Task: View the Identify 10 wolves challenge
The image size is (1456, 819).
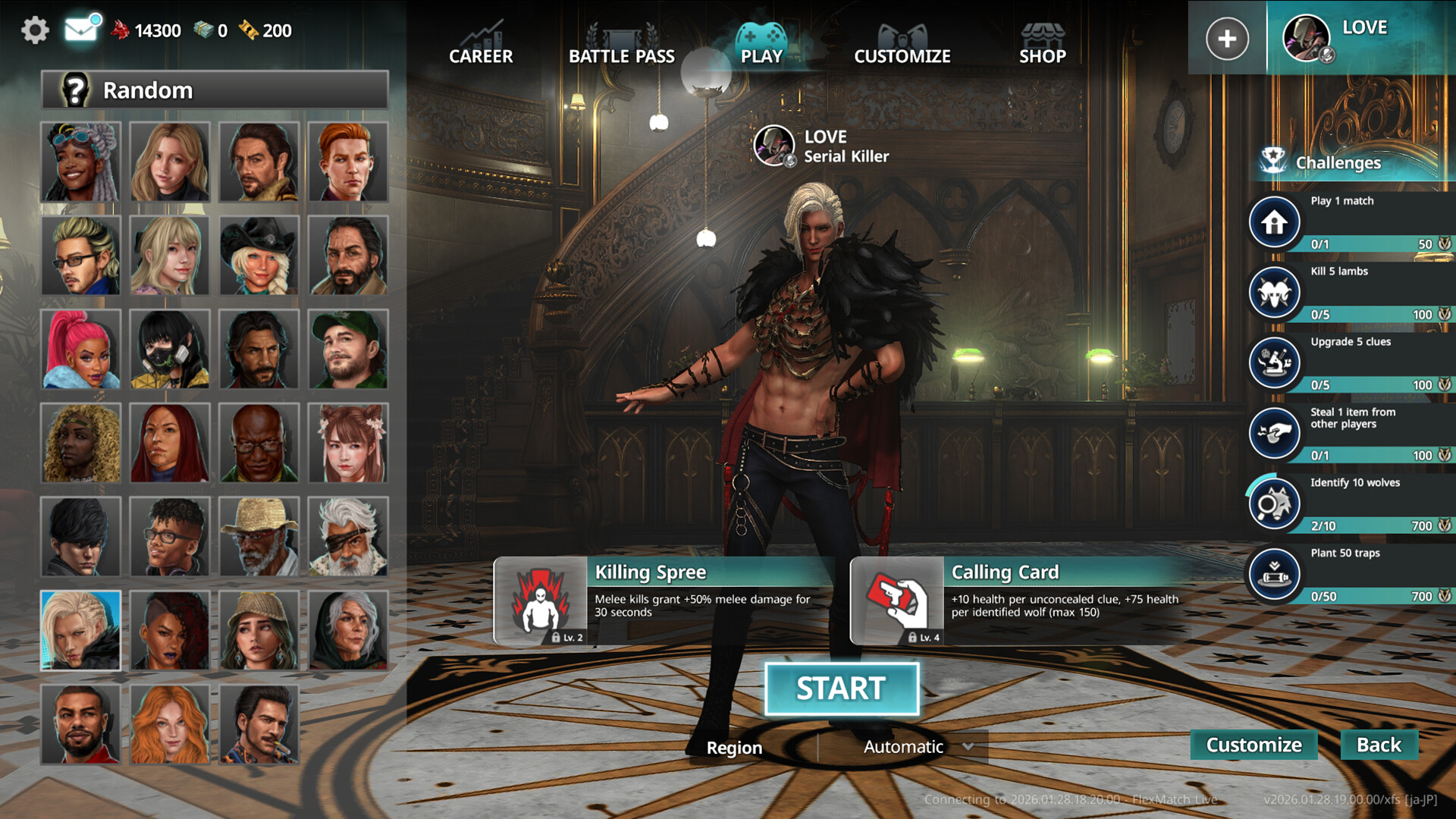Action: point(1350,504)
